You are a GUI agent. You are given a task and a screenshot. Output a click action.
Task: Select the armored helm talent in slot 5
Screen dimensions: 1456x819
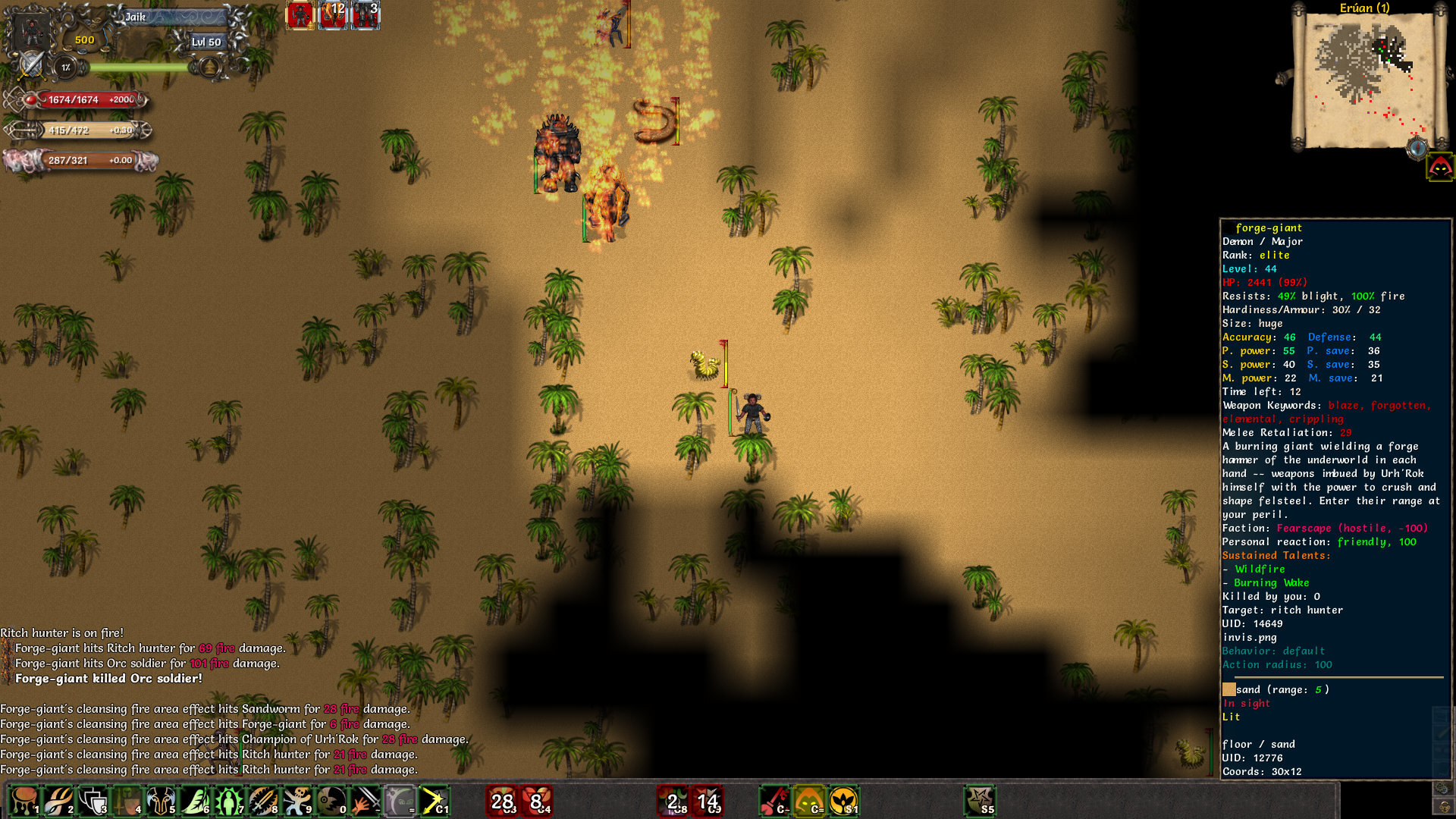pos(161,802)
